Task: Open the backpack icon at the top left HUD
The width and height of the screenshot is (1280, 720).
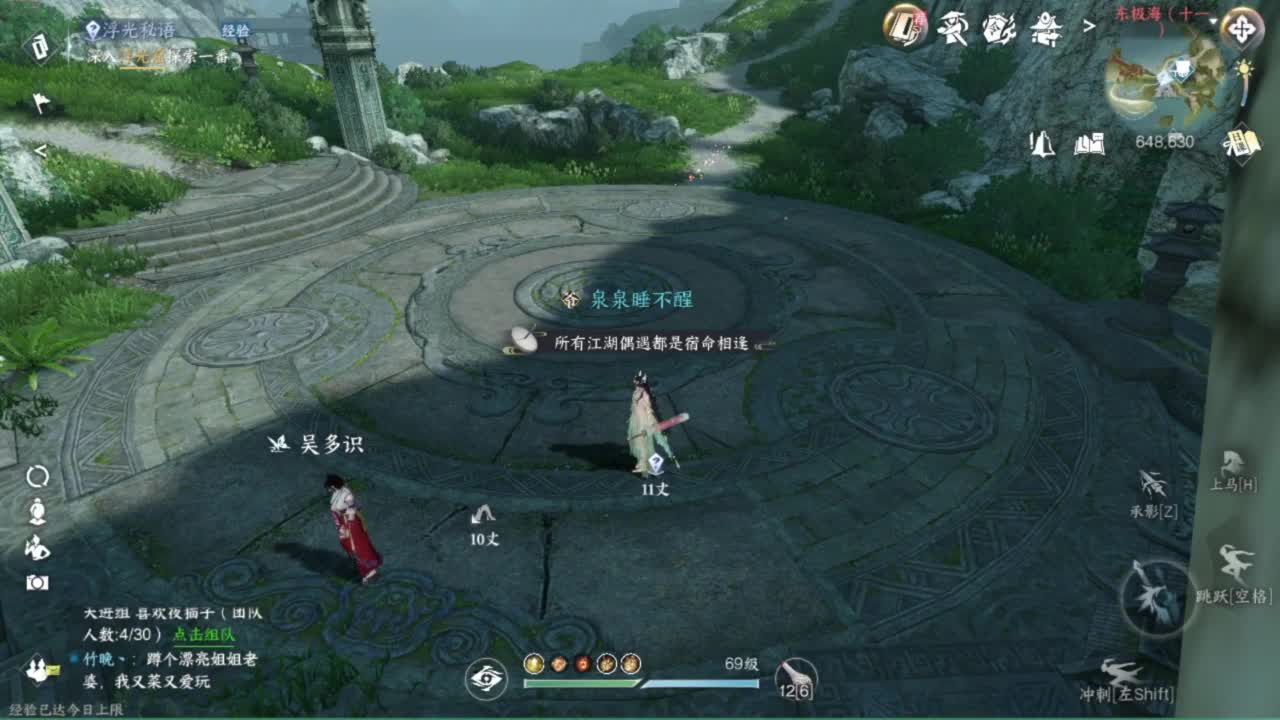Action: (40, 47)
